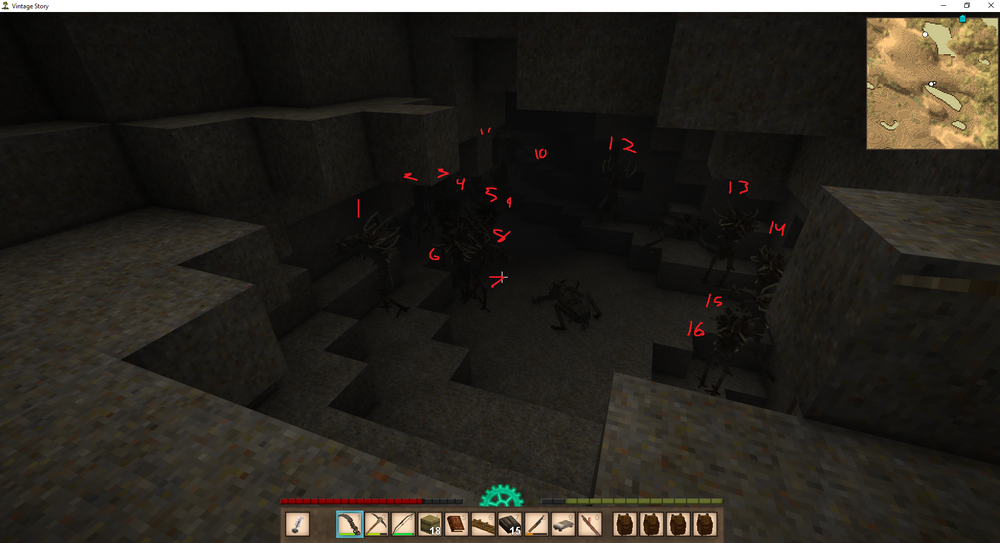The image size is (1000, 543).
Task: Select the black item stack of 15
Action: (x=510, y=524)
